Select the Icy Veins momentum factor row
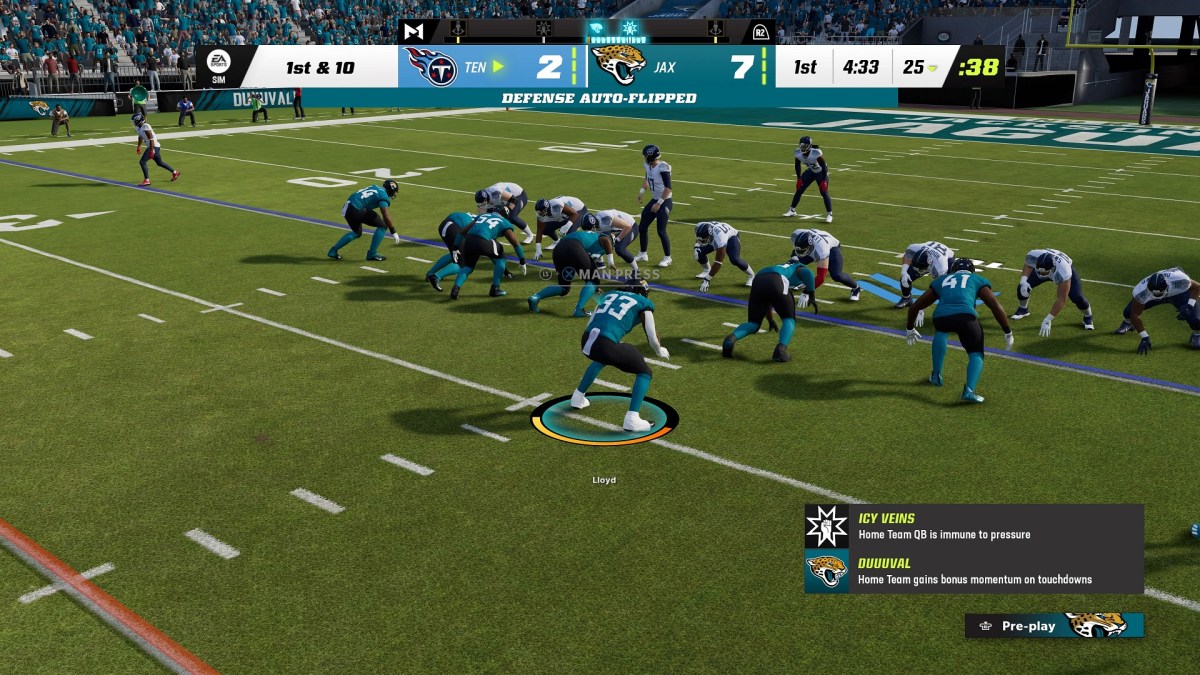Image resolution: width=1200 pixels, height=675 pixels. (x=973, y=526)
